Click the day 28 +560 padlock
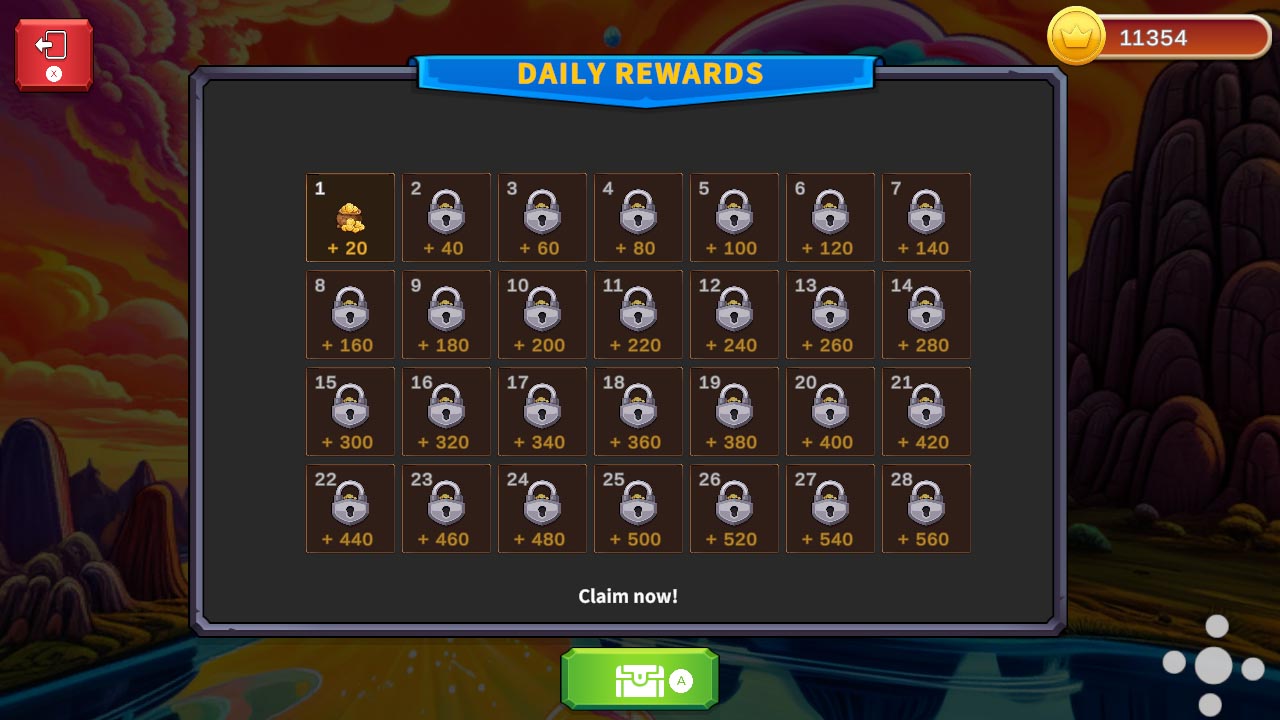The width and height of the screenshot is (1280, 720). [926, 506]
